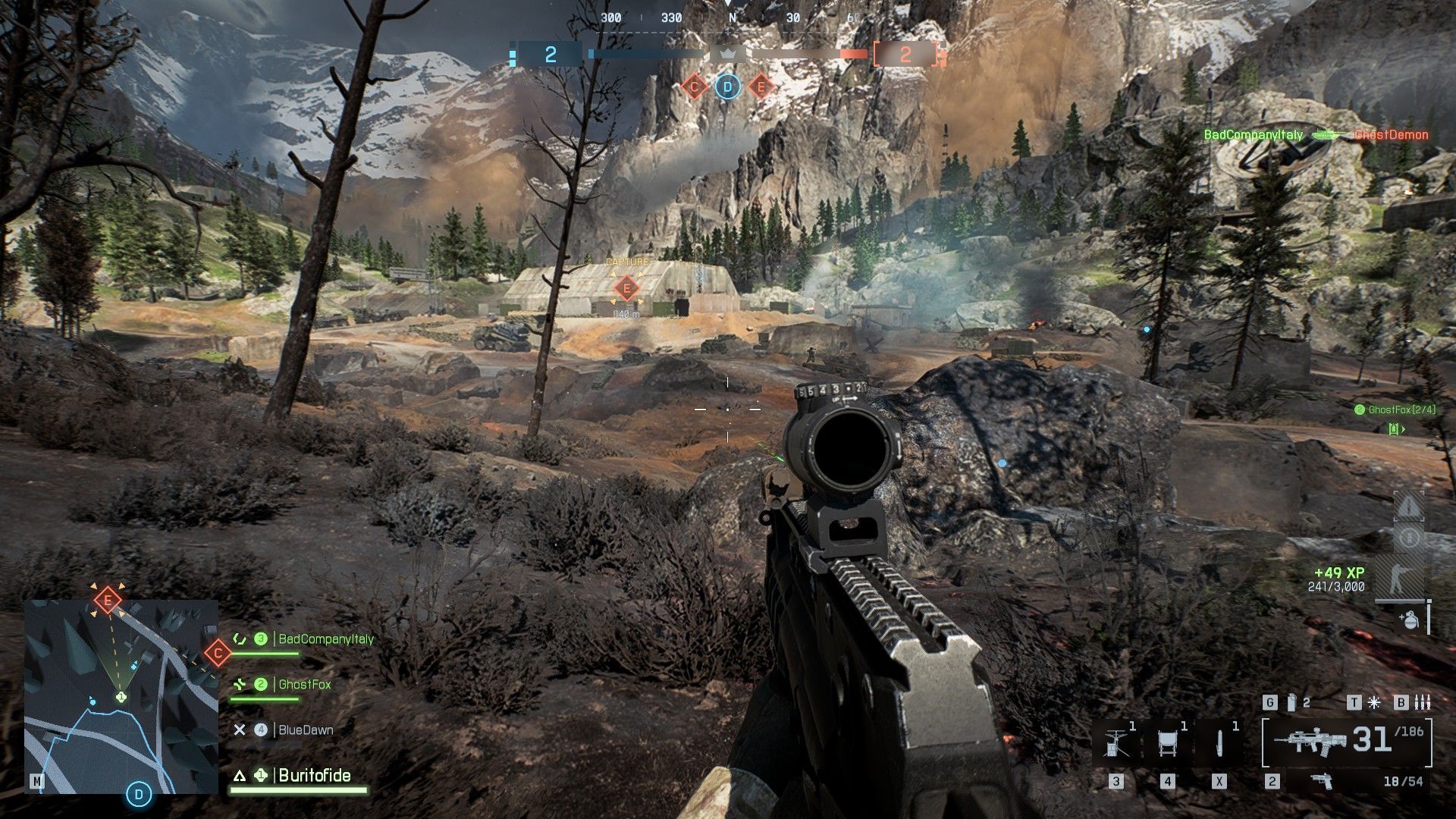
Task: Select the antenna tripod gadget slot
Action: 1116,742
